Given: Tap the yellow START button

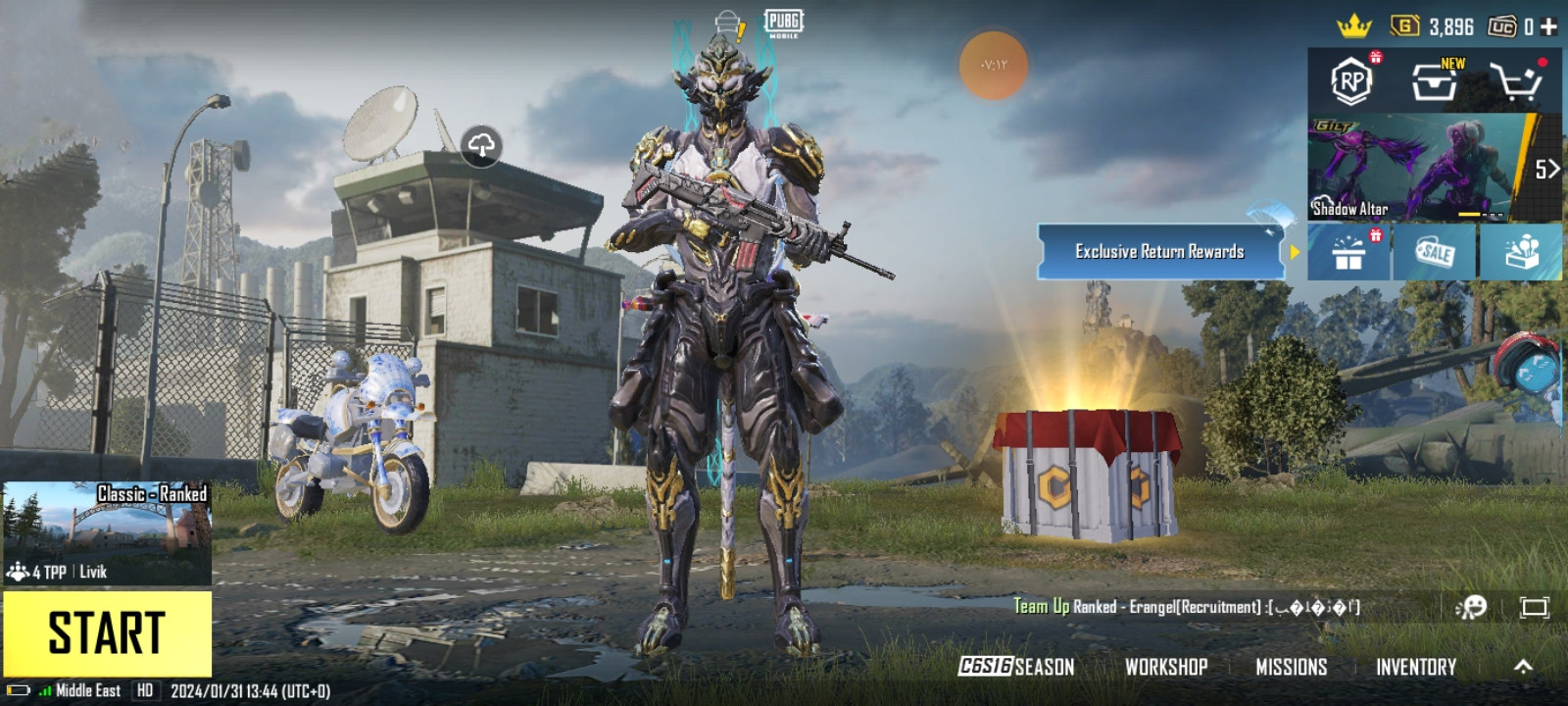Looking at the screenshot, I should [x=107, y=632].
